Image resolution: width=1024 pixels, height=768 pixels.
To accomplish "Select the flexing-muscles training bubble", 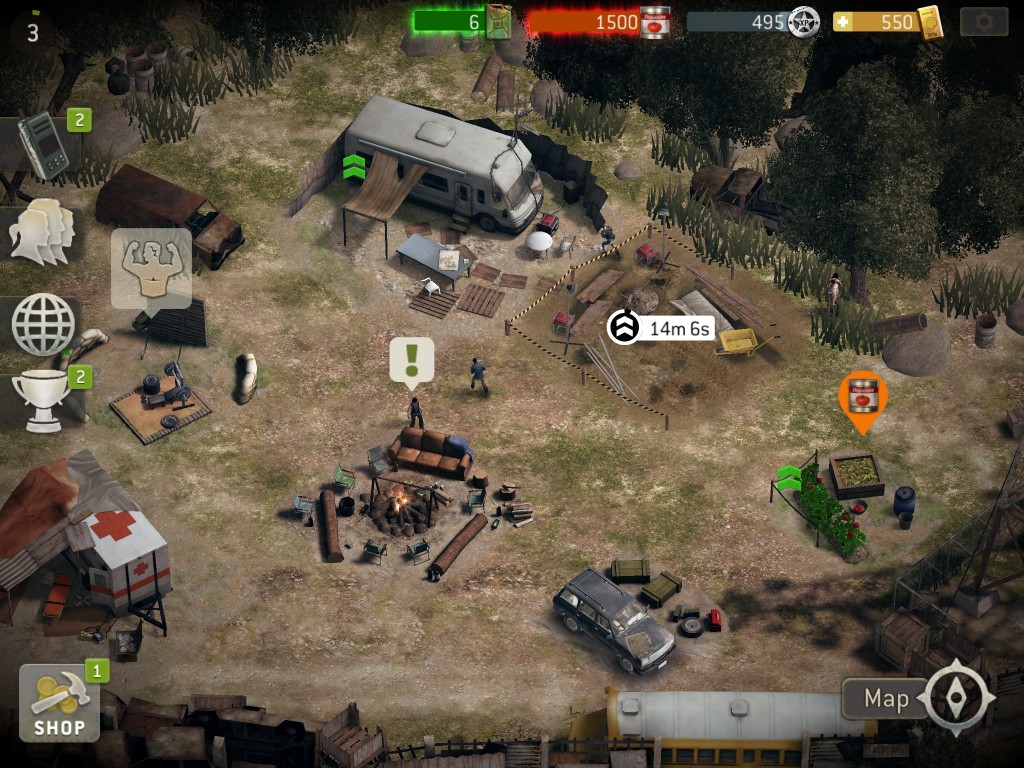I will pyautogui.click(x=151, y=267).
